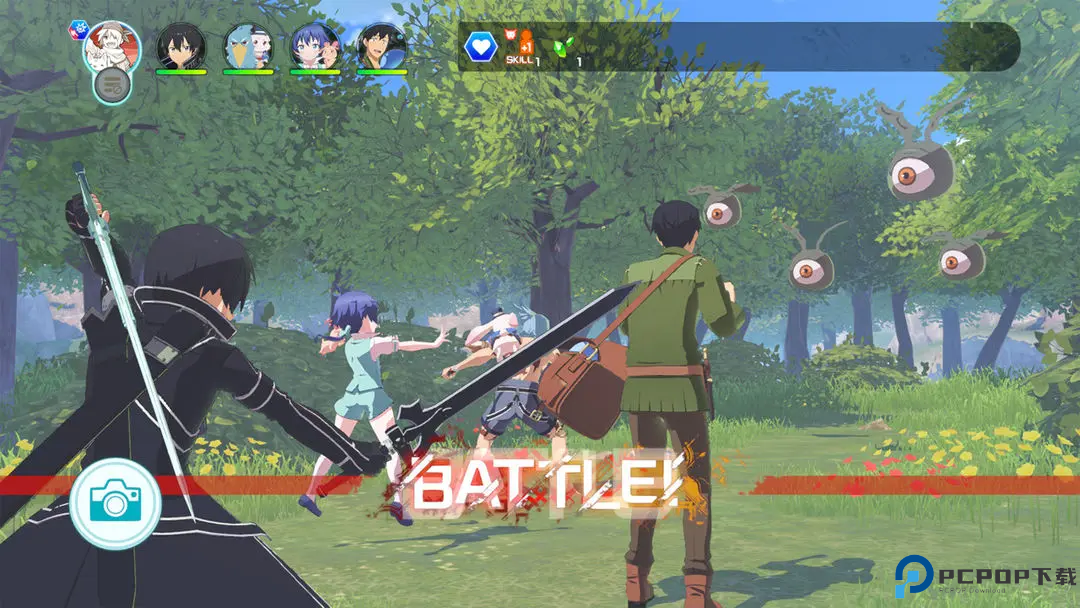This screenshot has width=1080, height=608.
Task: Click the blue hexagon heart icon
Action: click(x=481, y=45)
